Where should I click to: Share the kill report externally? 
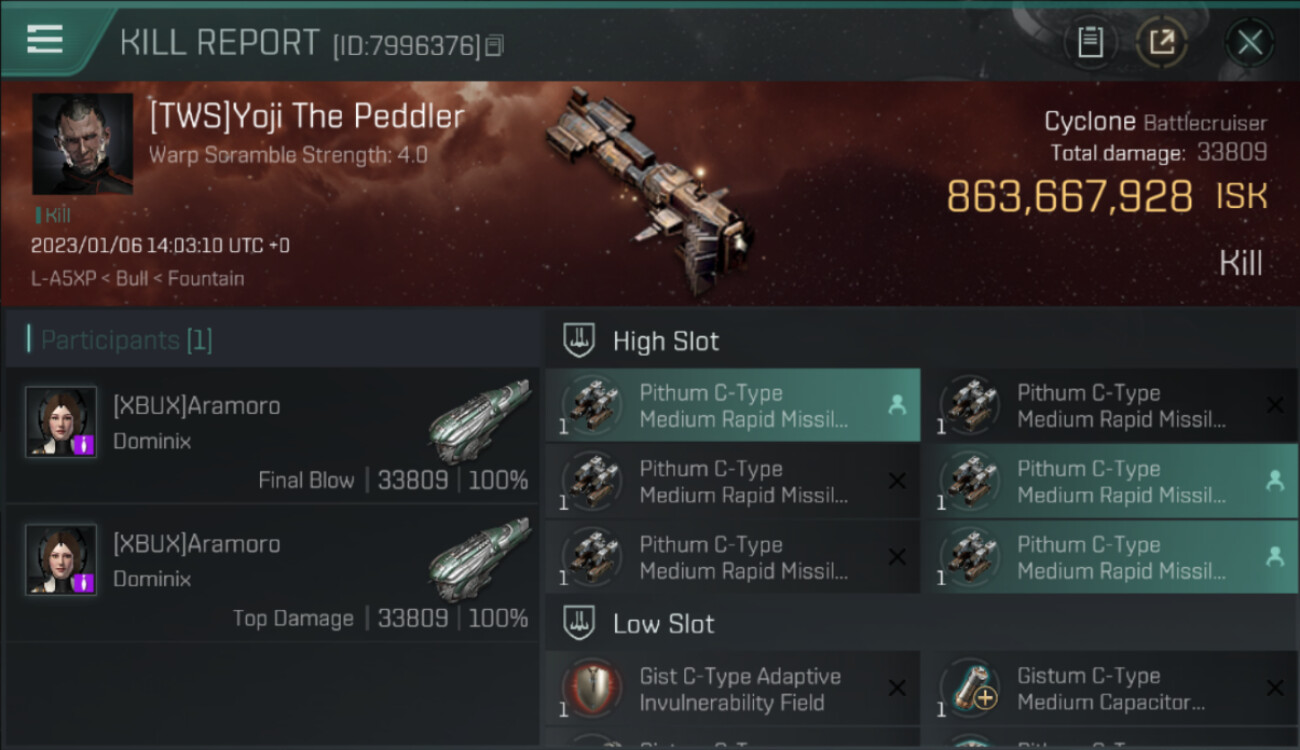pos(1161,42)
